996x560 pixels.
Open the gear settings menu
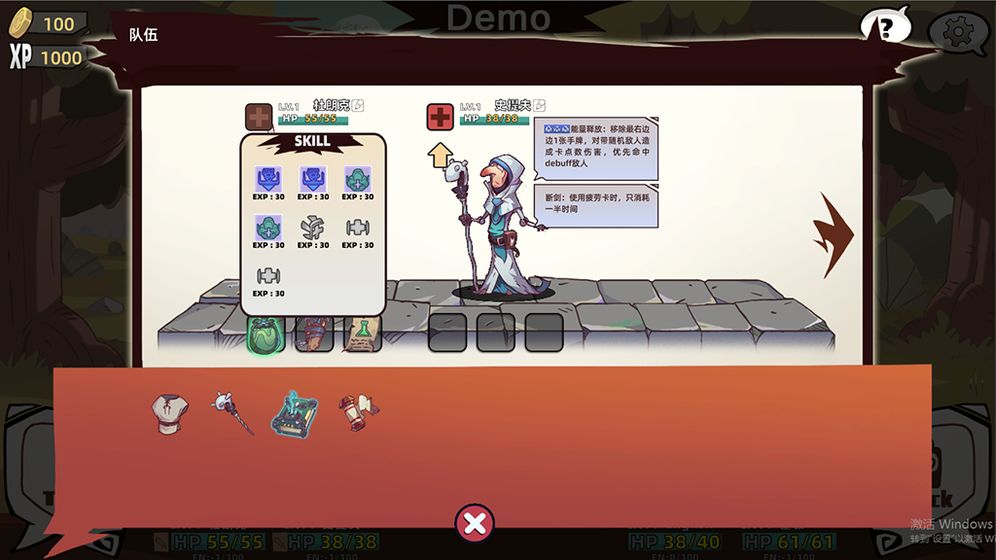click(x=957, y=33)
